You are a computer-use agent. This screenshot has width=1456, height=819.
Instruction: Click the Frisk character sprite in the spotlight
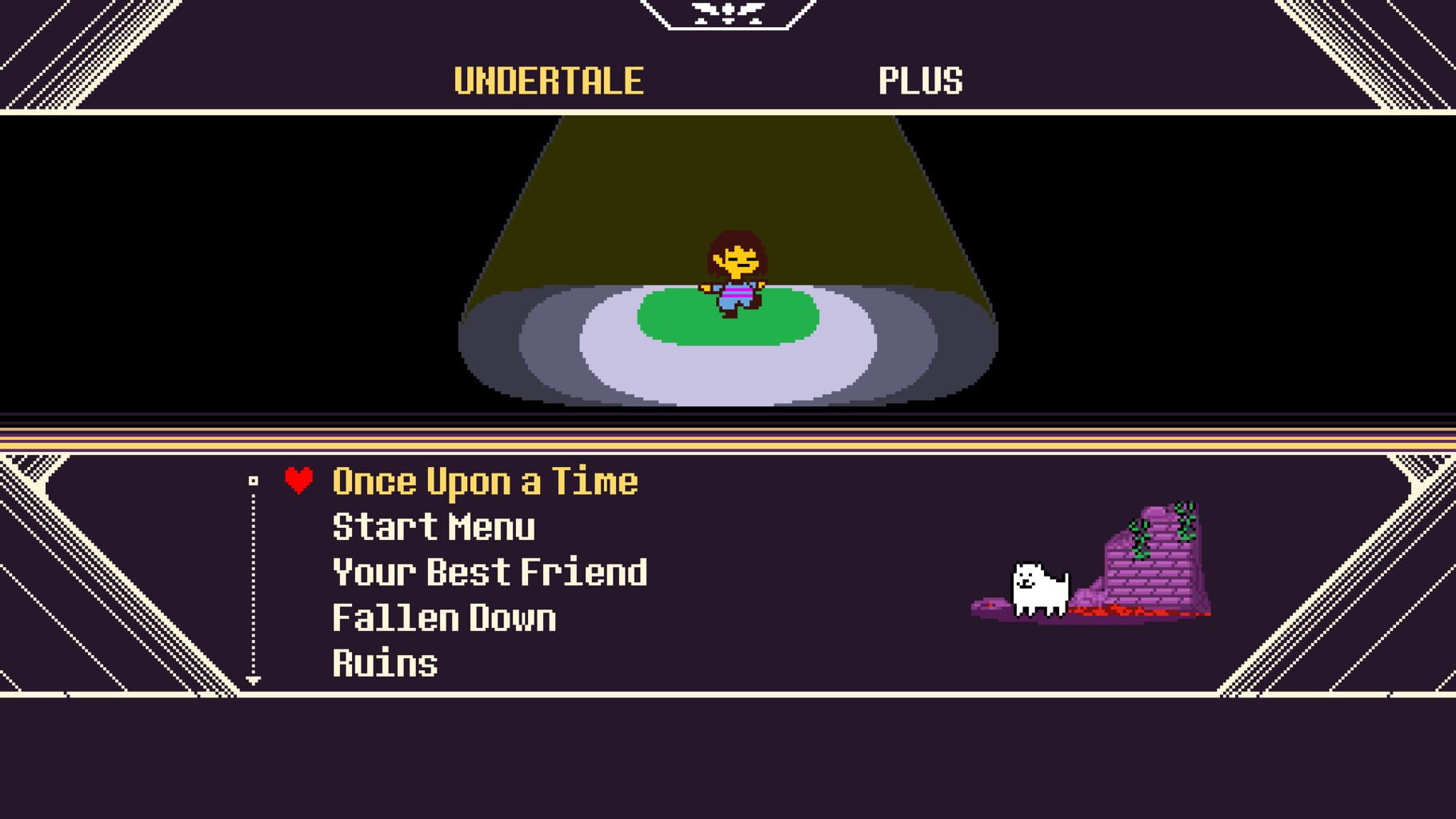[734, 272]
